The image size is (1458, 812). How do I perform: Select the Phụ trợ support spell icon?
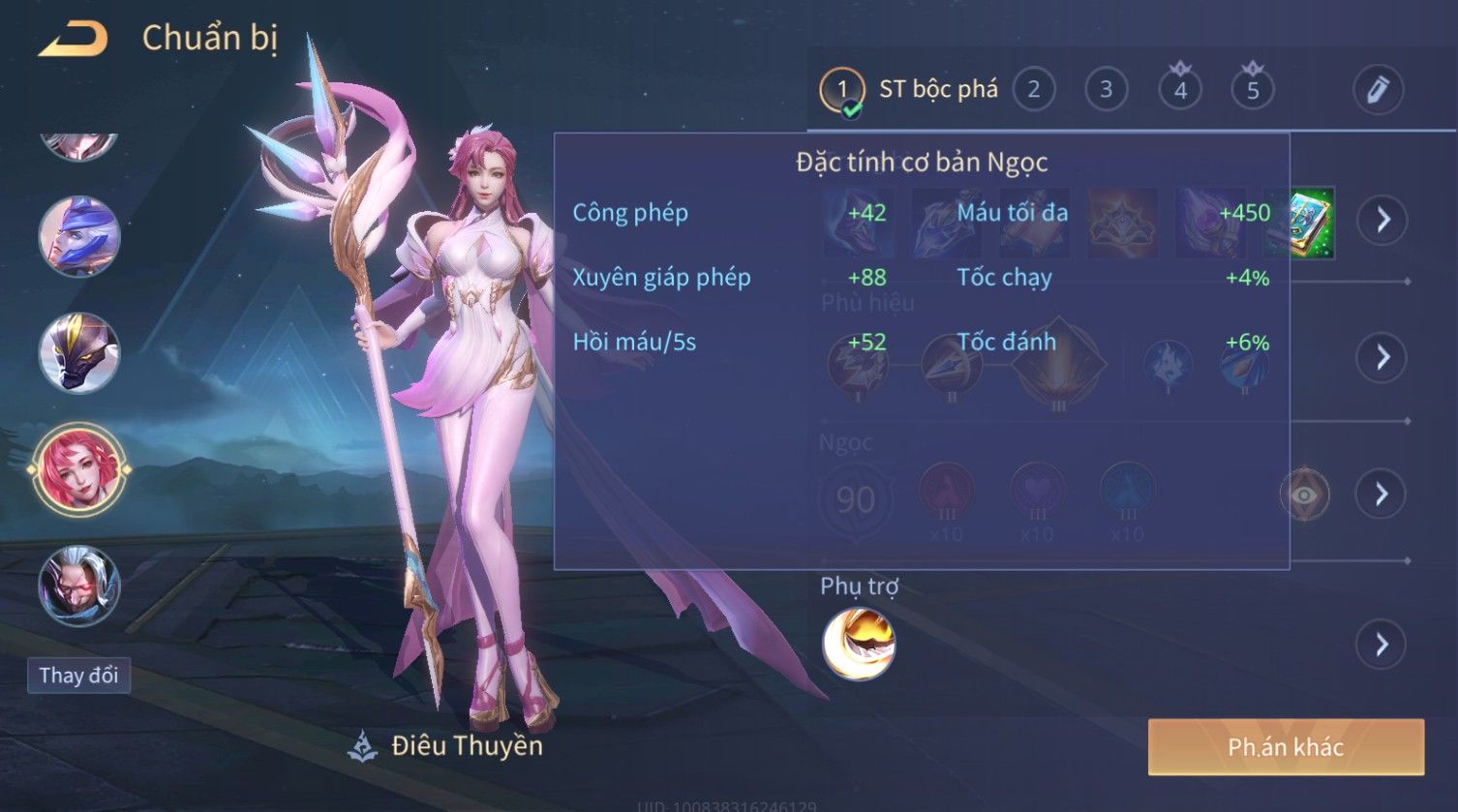pos(859,645)
